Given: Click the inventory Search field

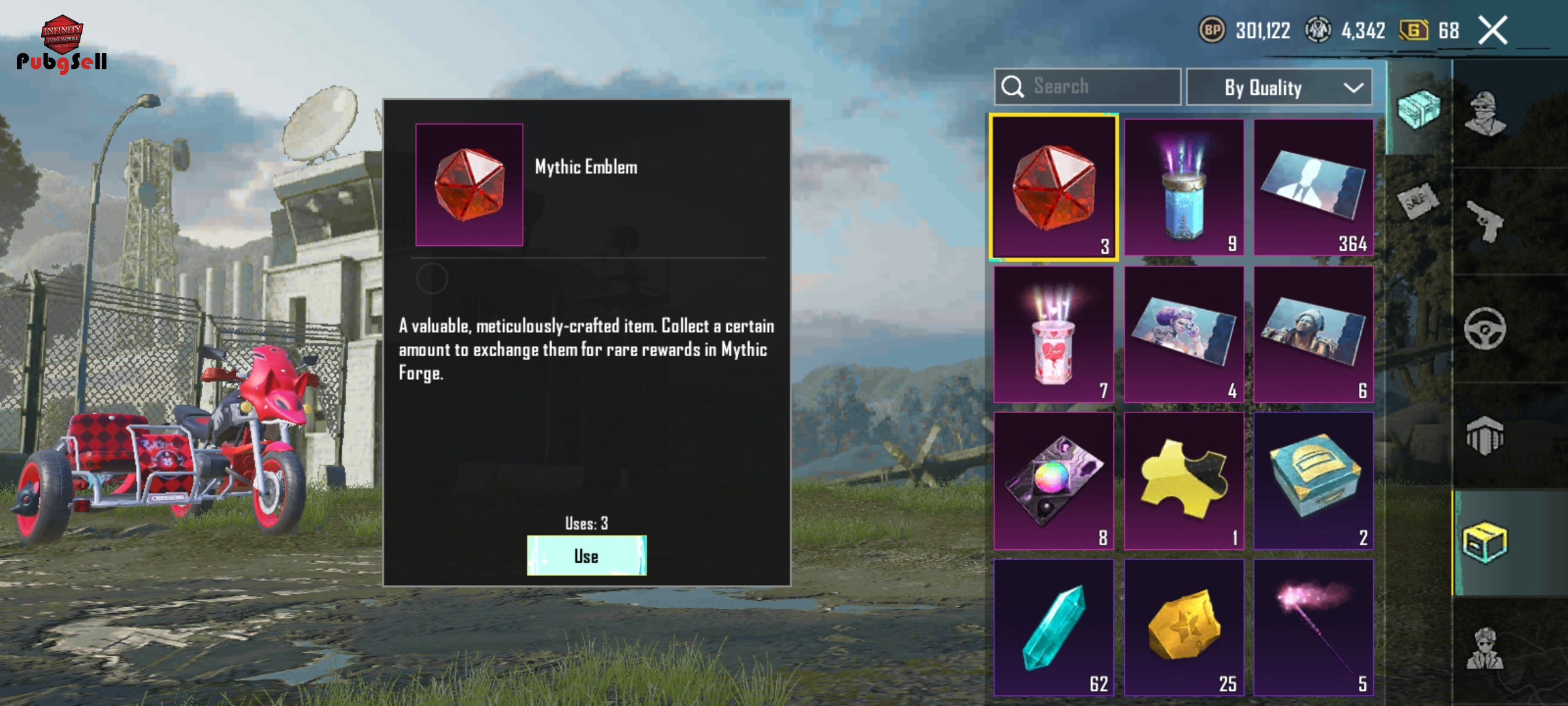Looking at the screenshot, I should (1088, 86).
